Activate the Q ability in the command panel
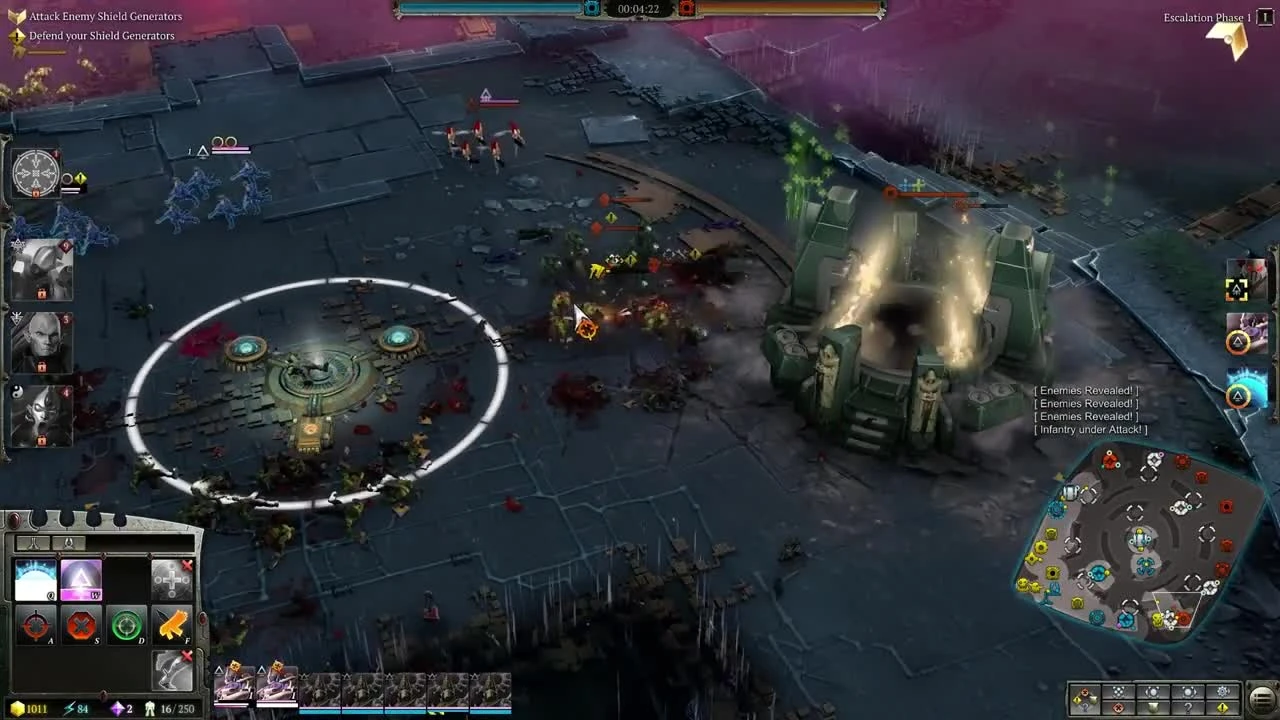The height and width of the screenshot is (720, 1280). coord(35,578)
